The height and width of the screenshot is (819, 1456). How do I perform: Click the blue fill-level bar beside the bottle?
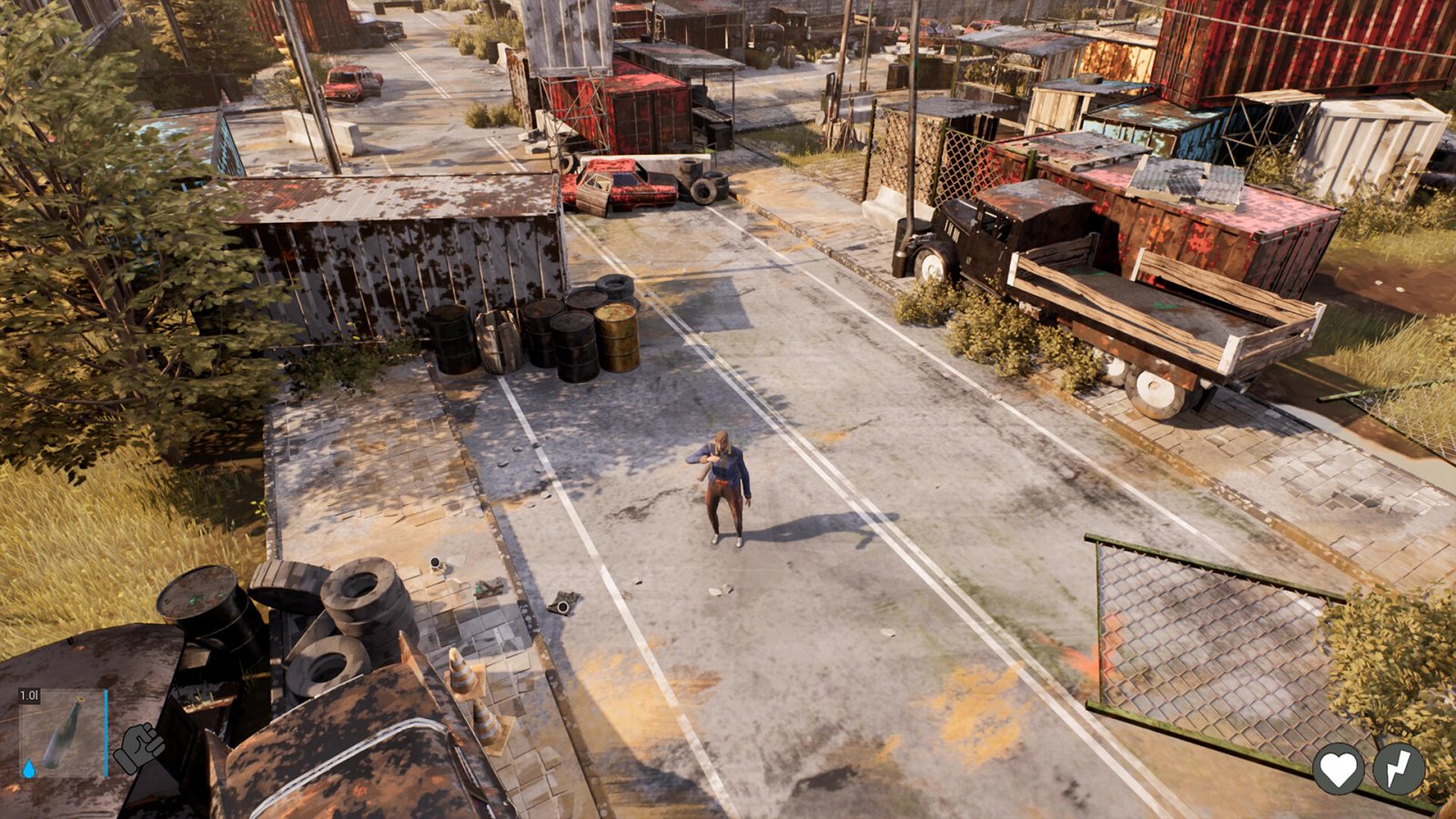coord(106,733)
